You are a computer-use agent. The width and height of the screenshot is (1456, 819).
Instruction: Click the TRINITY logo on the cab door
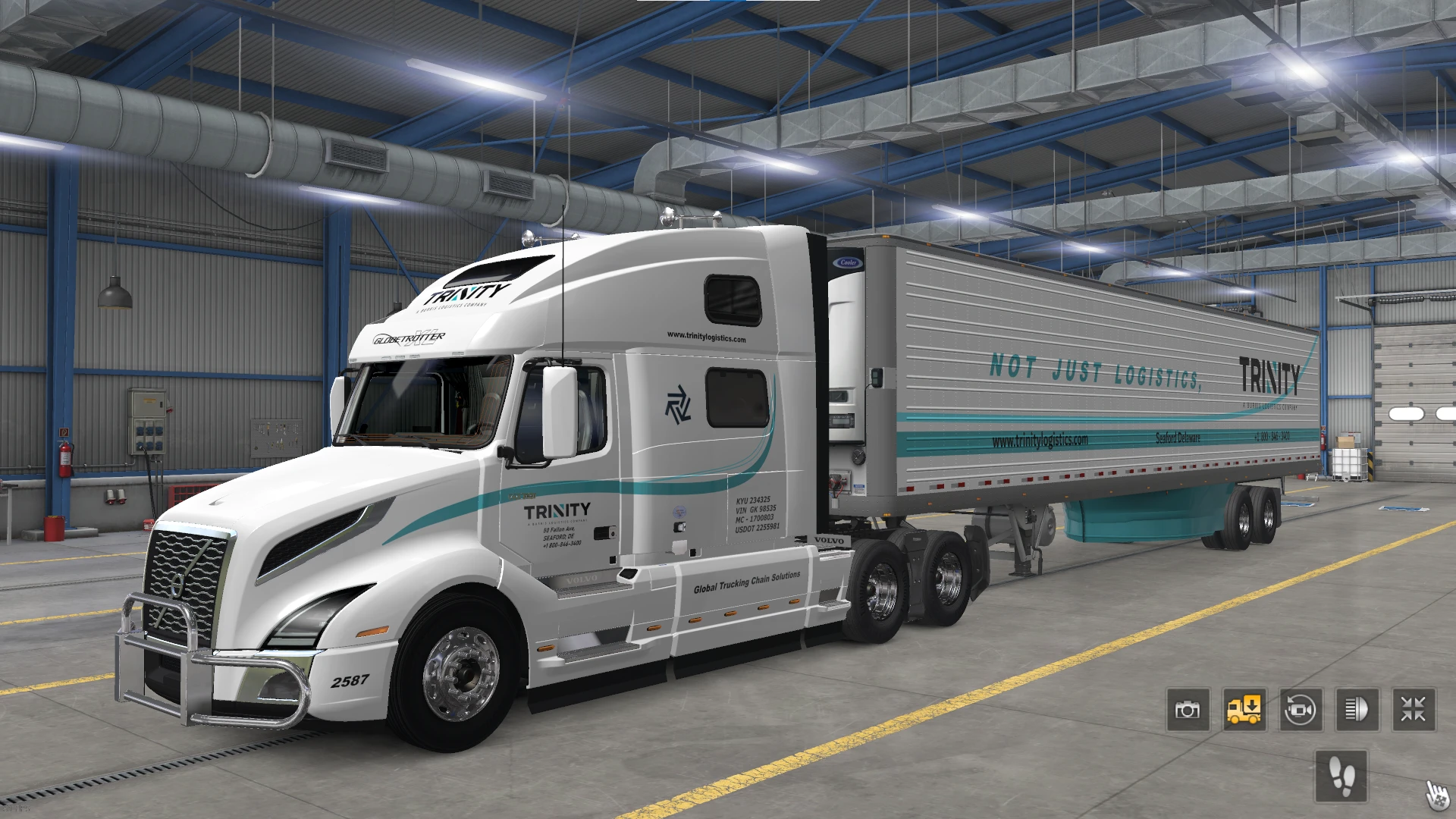click(x=559, y=510)
